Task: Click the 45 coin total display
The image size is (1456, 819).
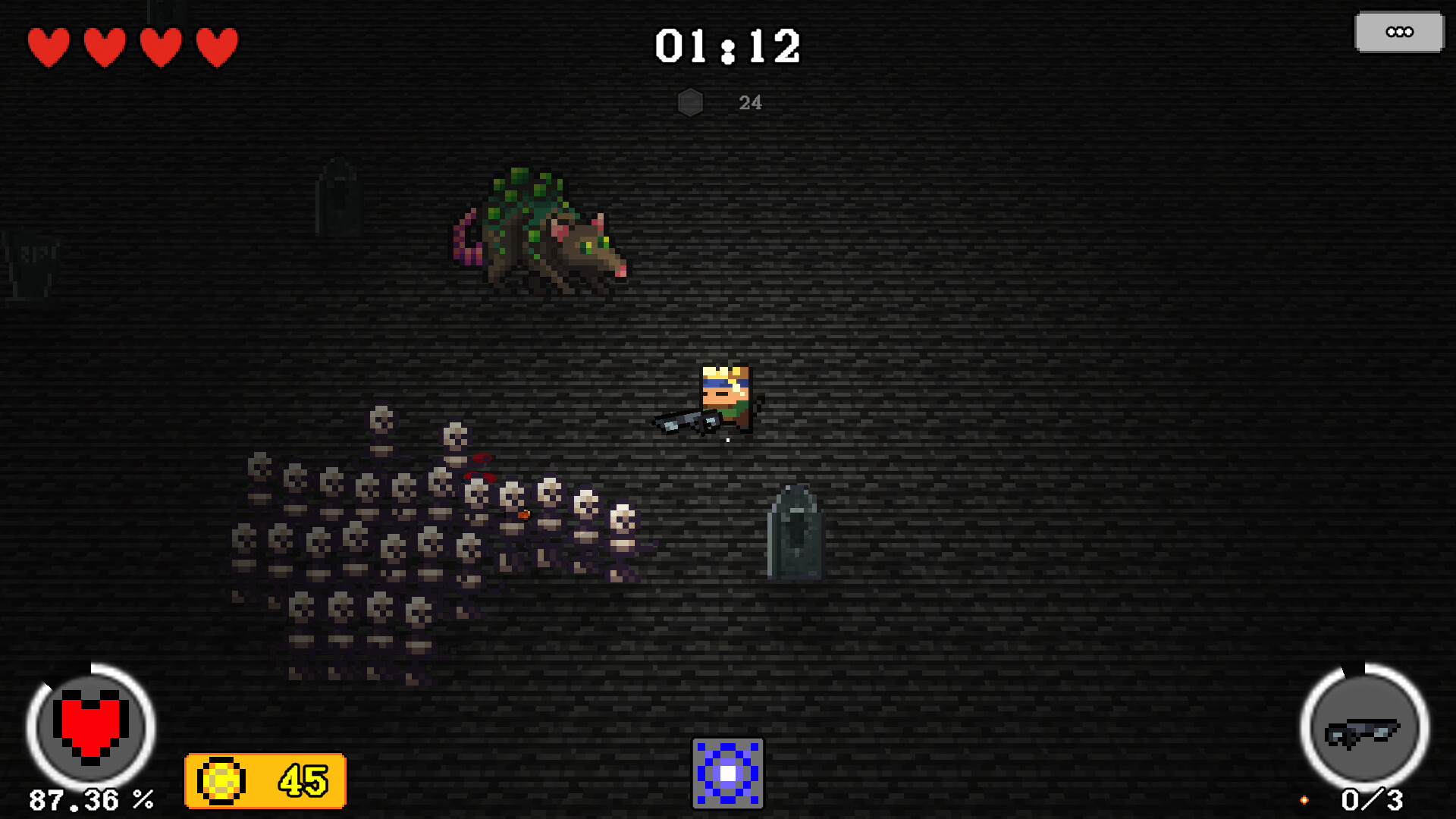Action: tap(302, 780)
